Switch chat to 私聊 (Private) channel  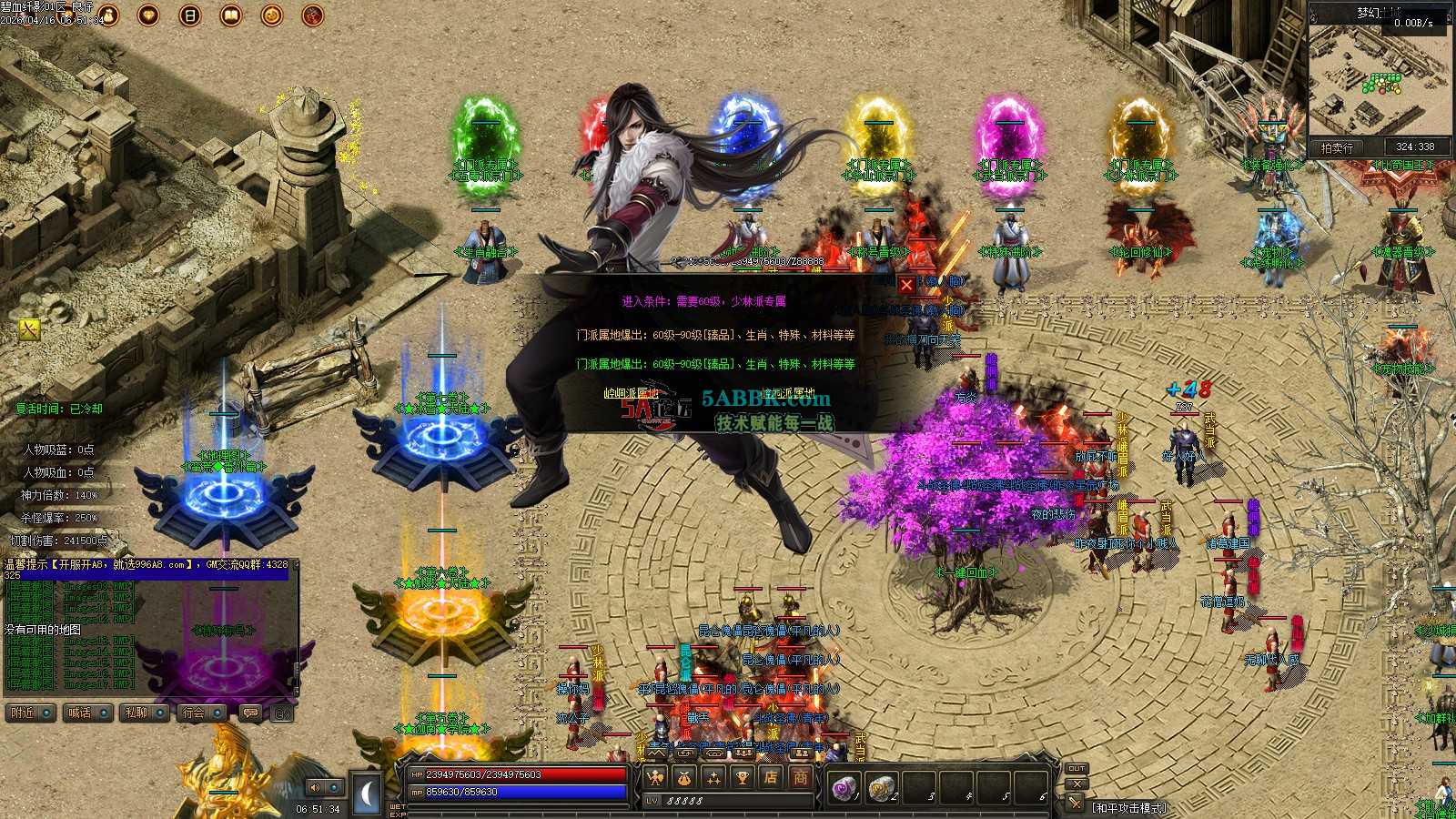(x=143, y=713)
